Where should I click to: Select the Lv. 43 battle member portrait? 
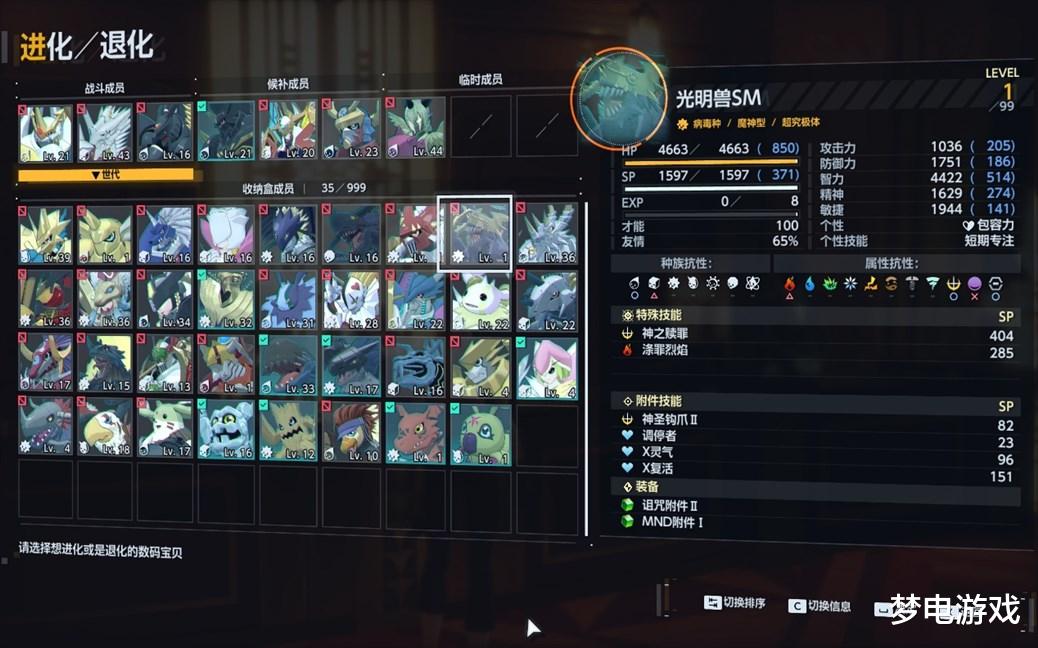(105, 131)
